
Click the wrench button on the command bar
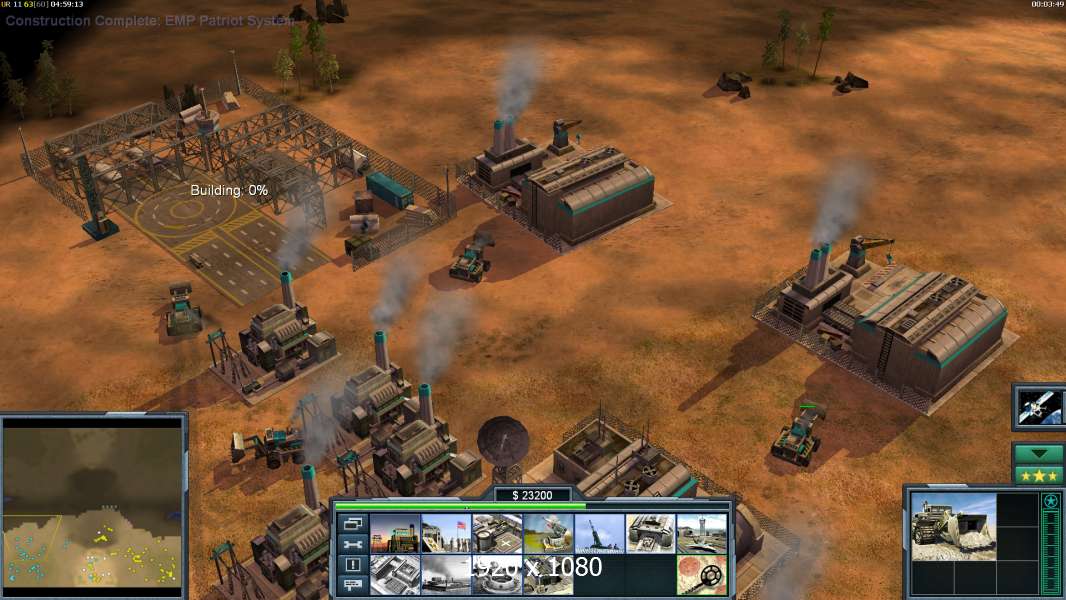352,544
